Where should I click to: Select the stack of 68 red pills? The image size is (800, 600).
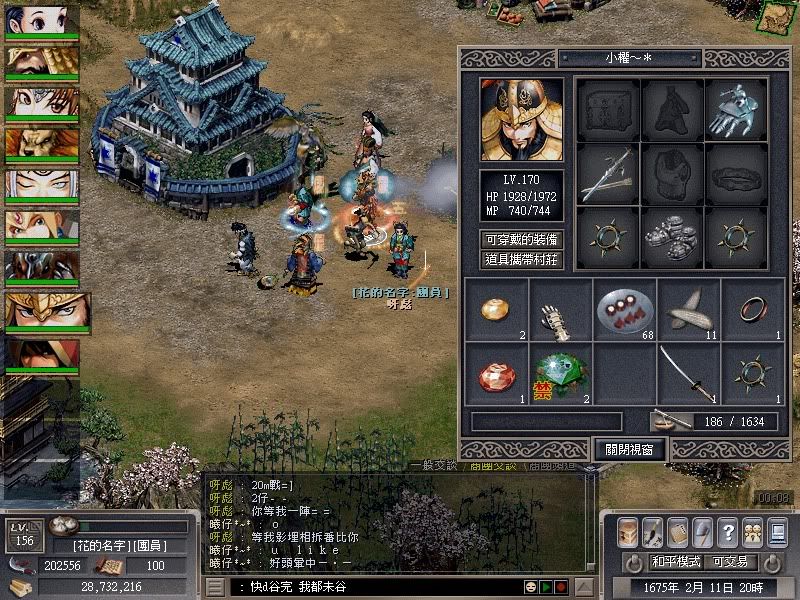(626, 309)
